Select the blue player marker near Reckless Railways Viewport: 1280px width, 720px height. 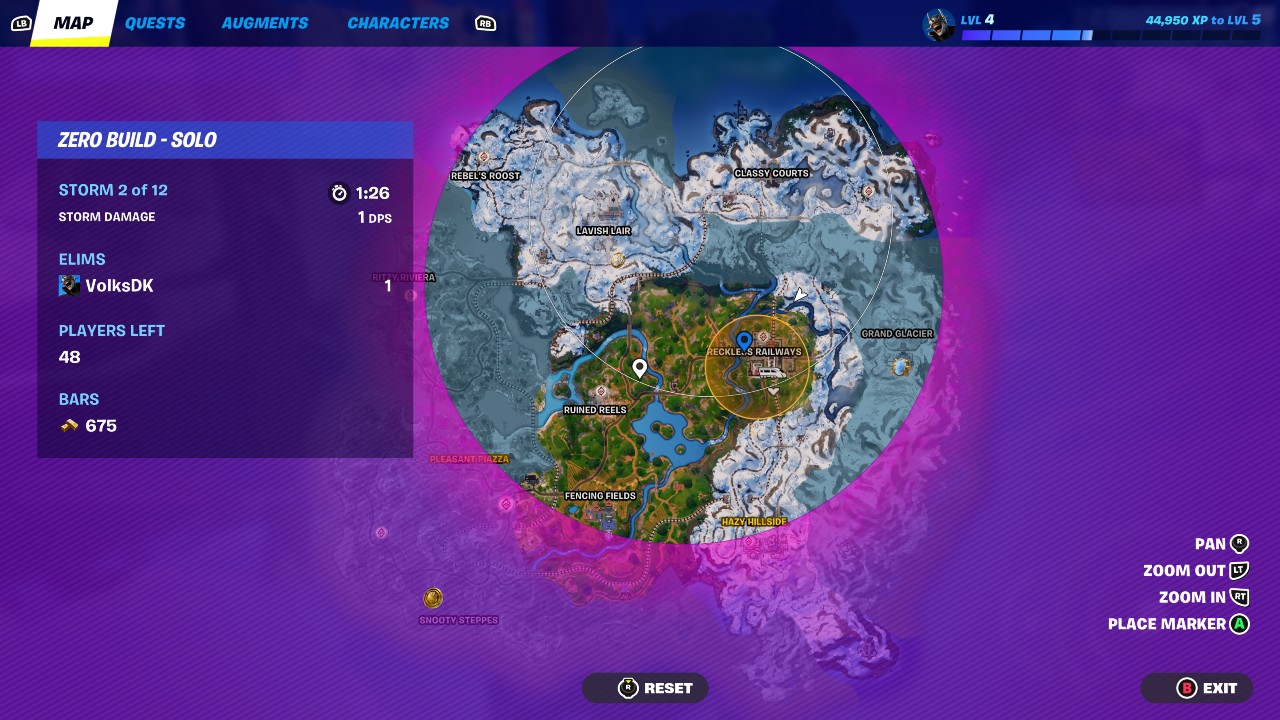742,340
